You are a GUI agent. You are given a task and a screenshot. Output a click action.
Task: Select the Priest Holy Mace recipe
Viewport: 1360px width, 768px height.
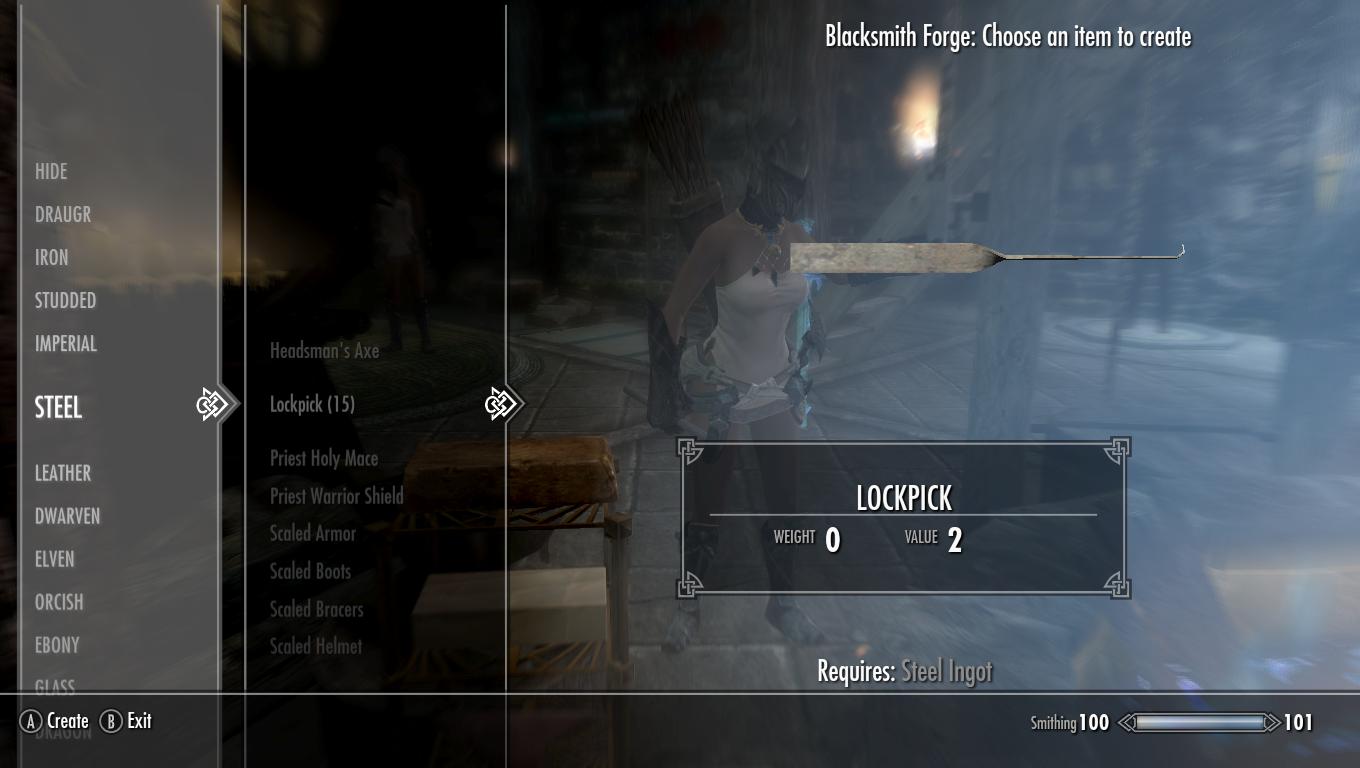[324, 458]
